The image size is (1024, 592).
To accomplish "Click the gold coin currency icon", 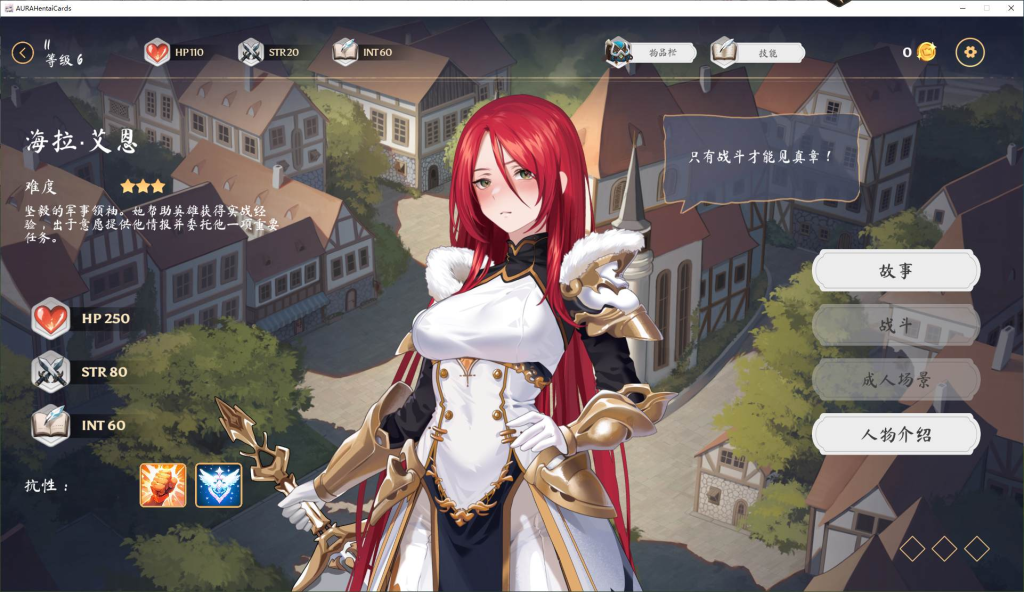I will (x=927, y=52).
